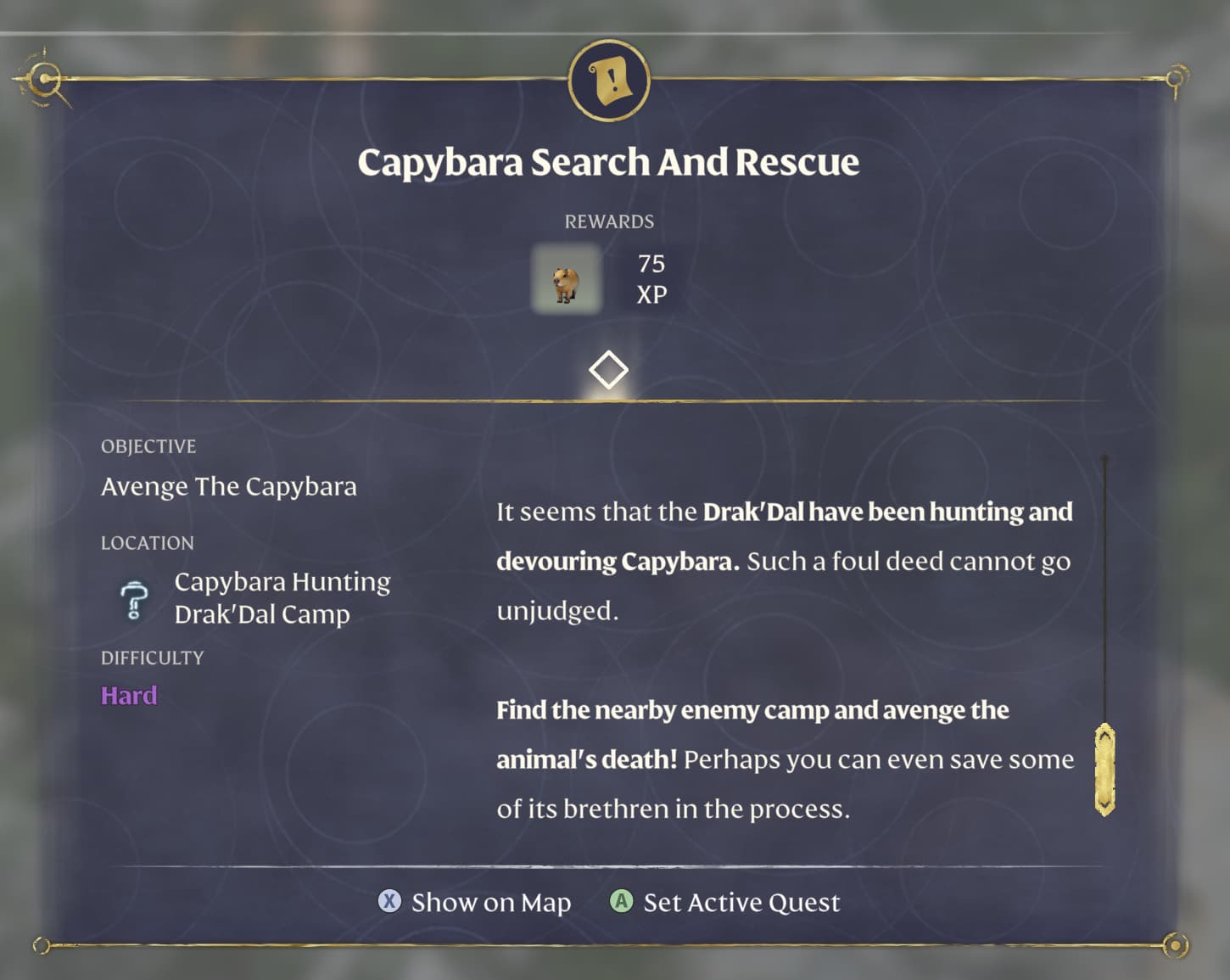Collapse the REWARDS section header
1230x980 pixels.
[609, 221]
